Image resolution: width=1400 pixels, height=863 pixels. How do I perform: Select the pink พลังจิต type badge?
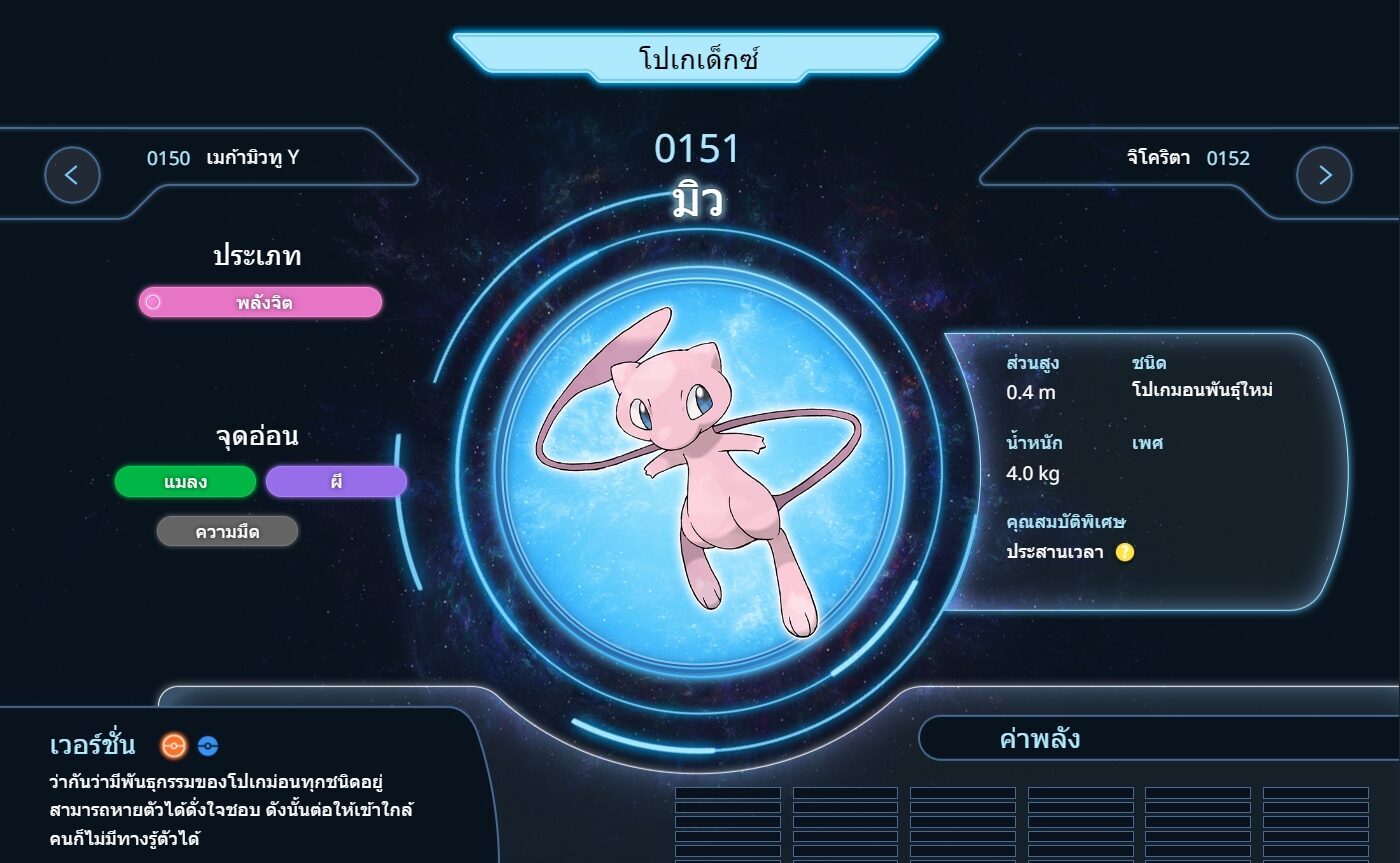click(x=260, y=302)
